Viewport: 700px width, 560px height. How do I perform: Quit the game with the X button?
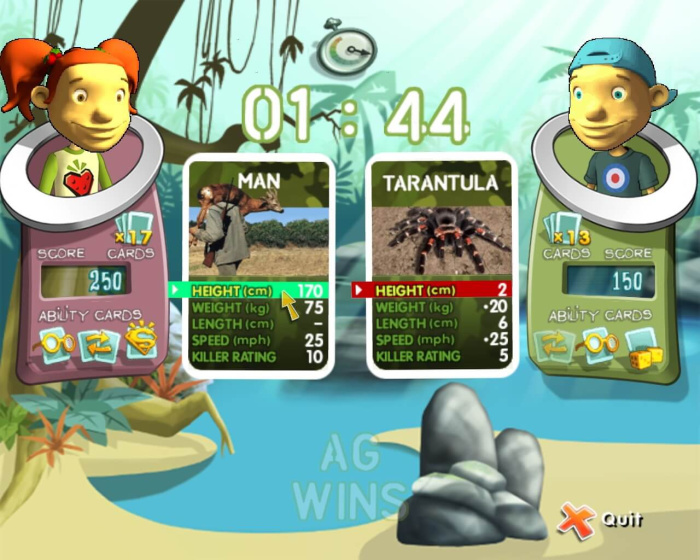pyautogui.click(x=576, y=519)
